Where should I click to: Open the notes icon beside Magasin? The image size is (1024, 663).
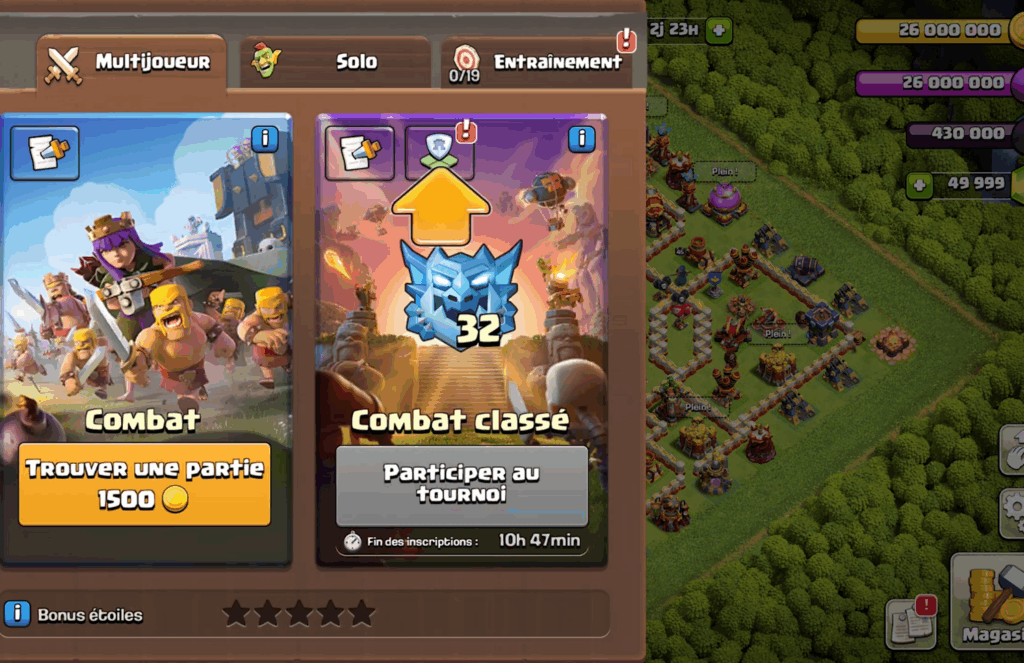click(910, 623)
